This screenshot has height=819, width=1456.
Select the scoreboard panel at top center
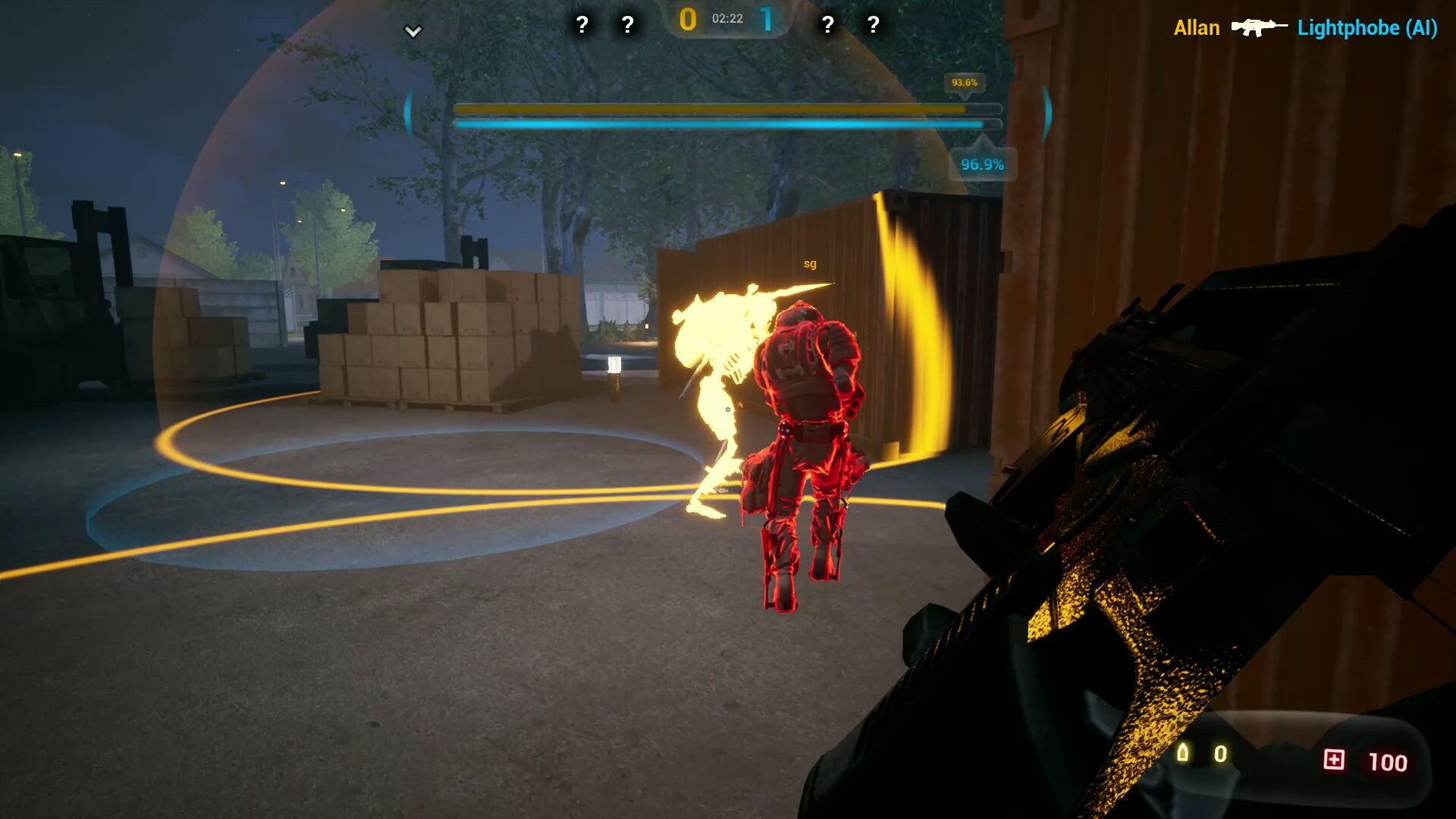tap(726, 24)
